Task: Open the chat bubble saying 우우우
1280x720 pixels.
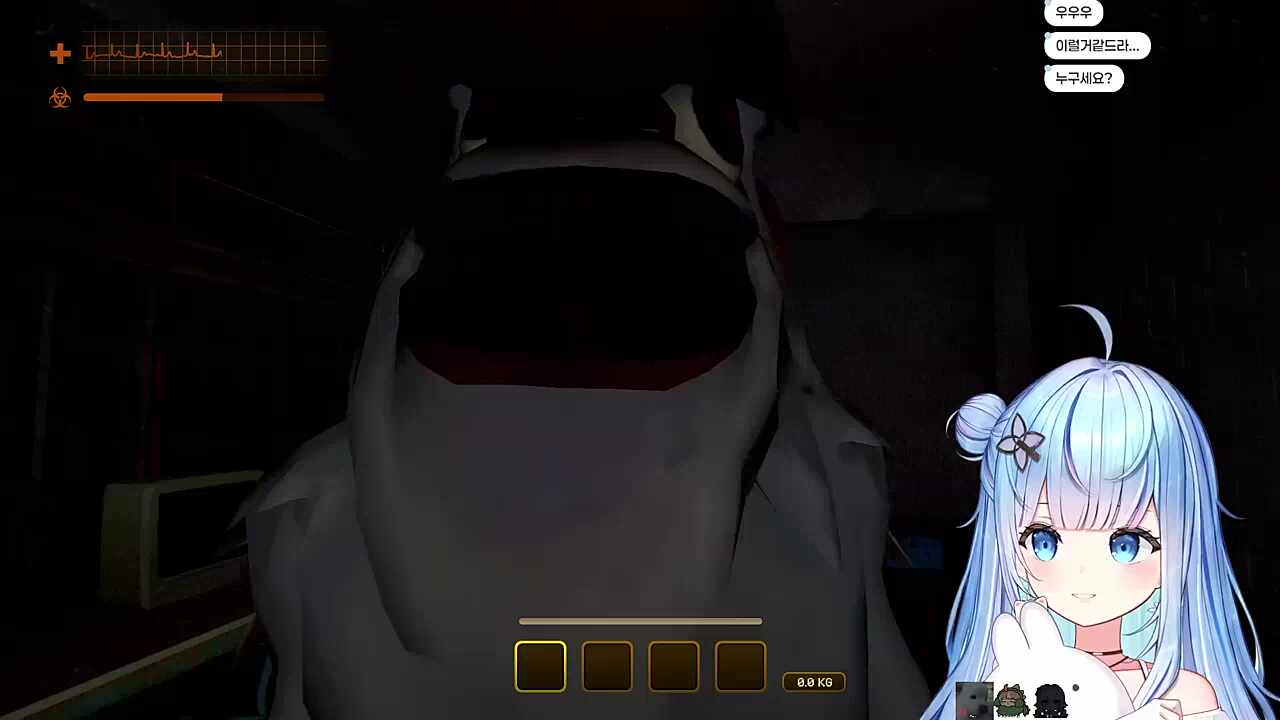Action: point(1073,12)
